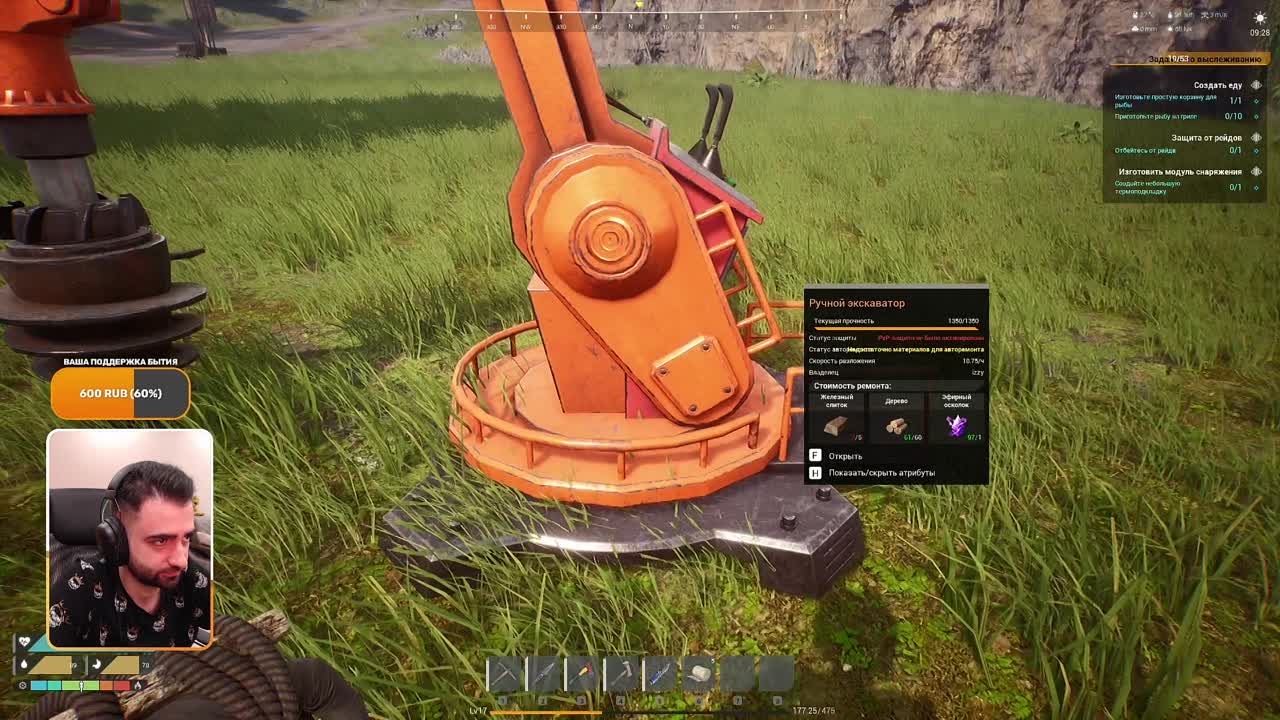
Task: Select the spear in hotbar slot 2
Action: [x=543, y=672]
